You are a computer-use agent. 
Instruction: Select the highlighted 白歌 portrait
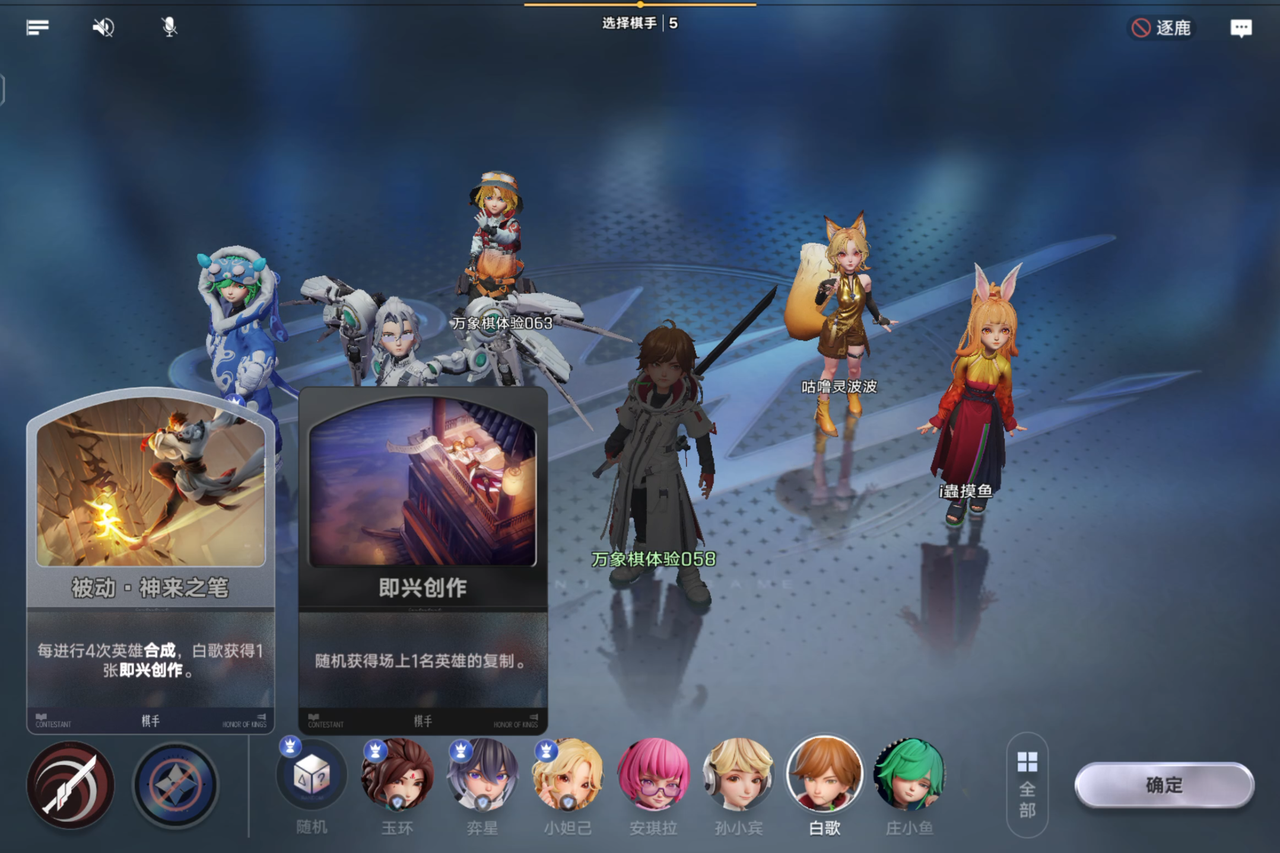(824, 775)
